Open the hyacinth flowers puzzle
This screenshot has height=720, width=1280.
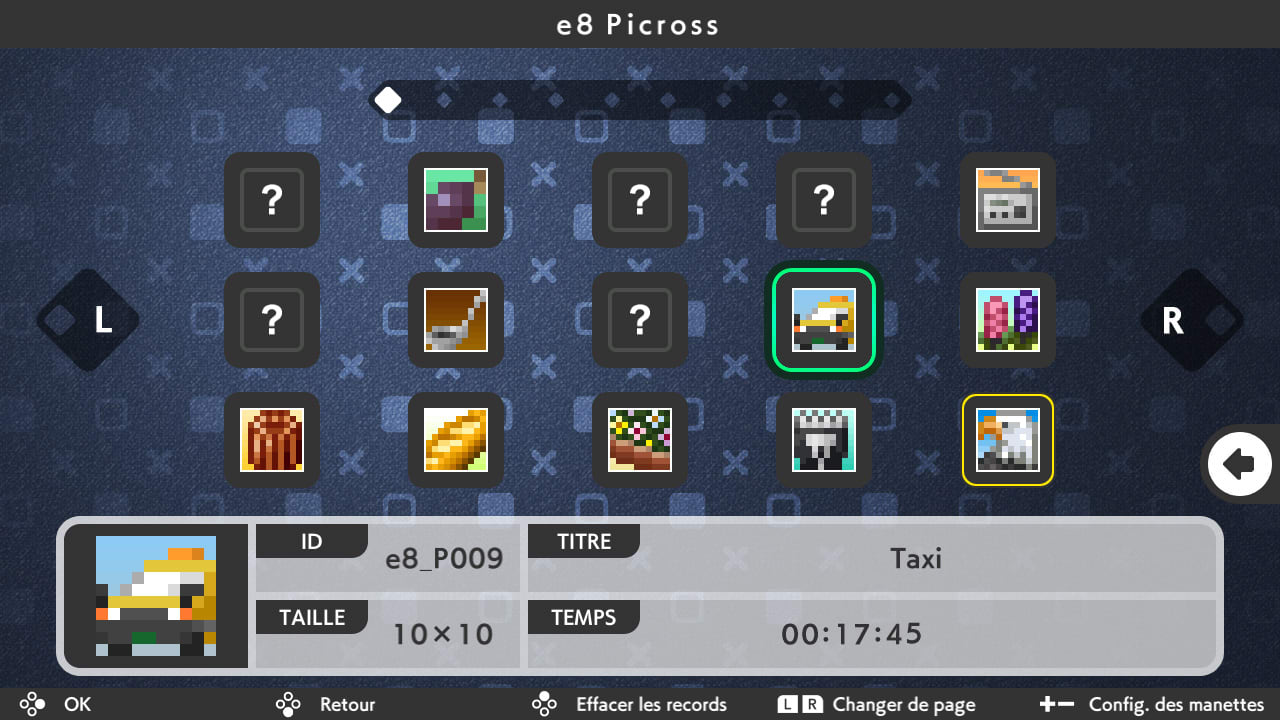pos(1007,320)
